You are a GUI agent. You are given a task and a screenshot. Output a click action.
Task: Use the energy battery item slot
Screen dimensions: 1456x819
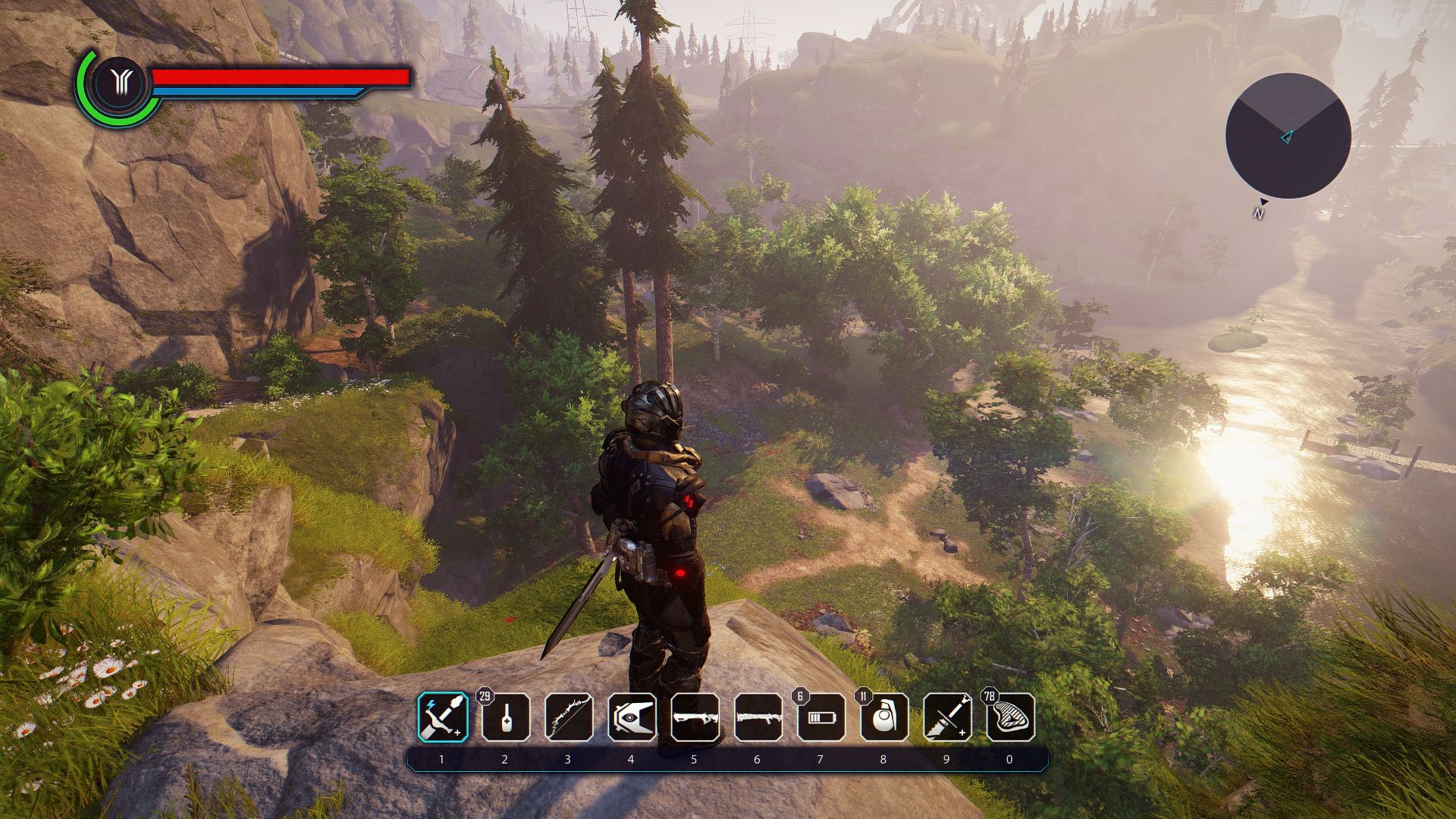coord(821,717)
